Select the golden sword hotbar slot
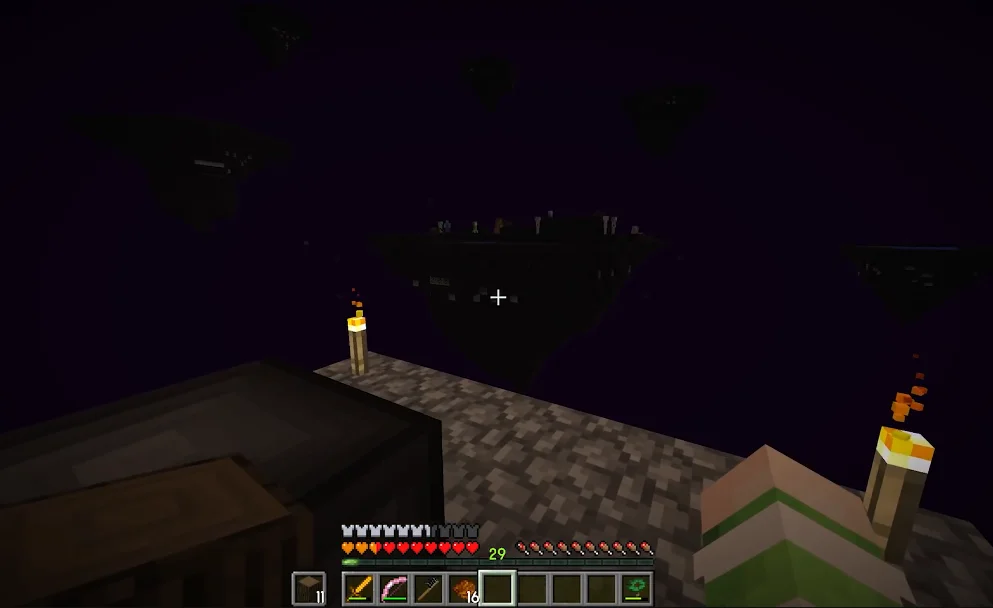Image resolution: width=993 pixels, height=608 pixels. click(x=360, y=588)
